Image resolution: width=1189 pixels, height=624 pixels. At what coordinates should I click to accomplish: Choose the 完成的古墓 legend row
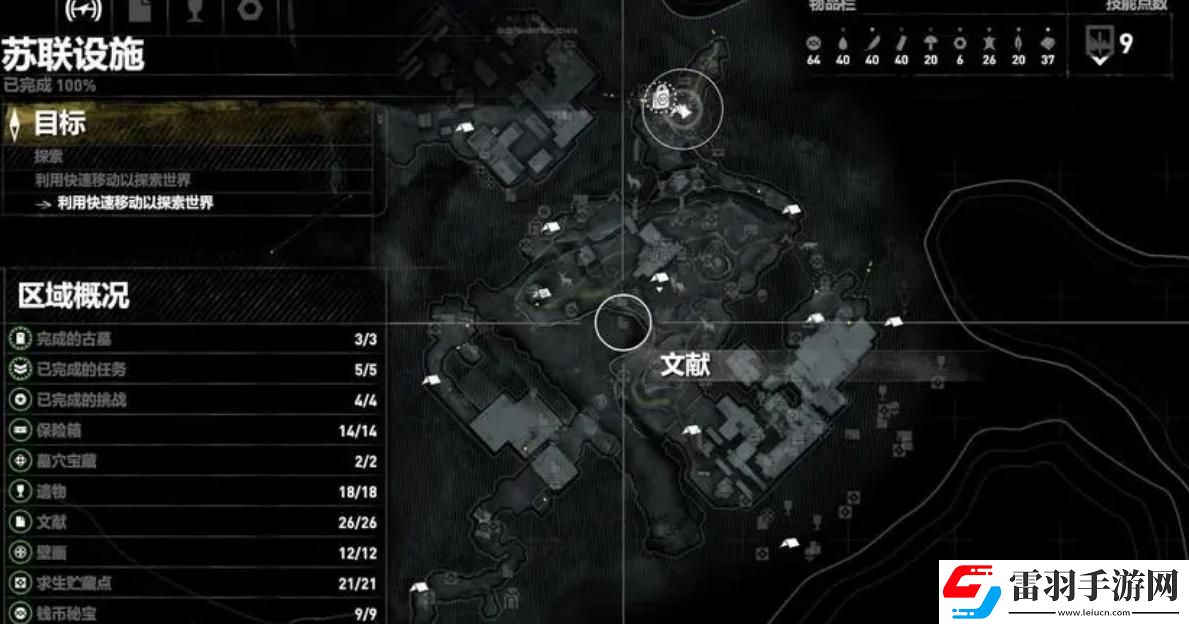click(190, 339)
